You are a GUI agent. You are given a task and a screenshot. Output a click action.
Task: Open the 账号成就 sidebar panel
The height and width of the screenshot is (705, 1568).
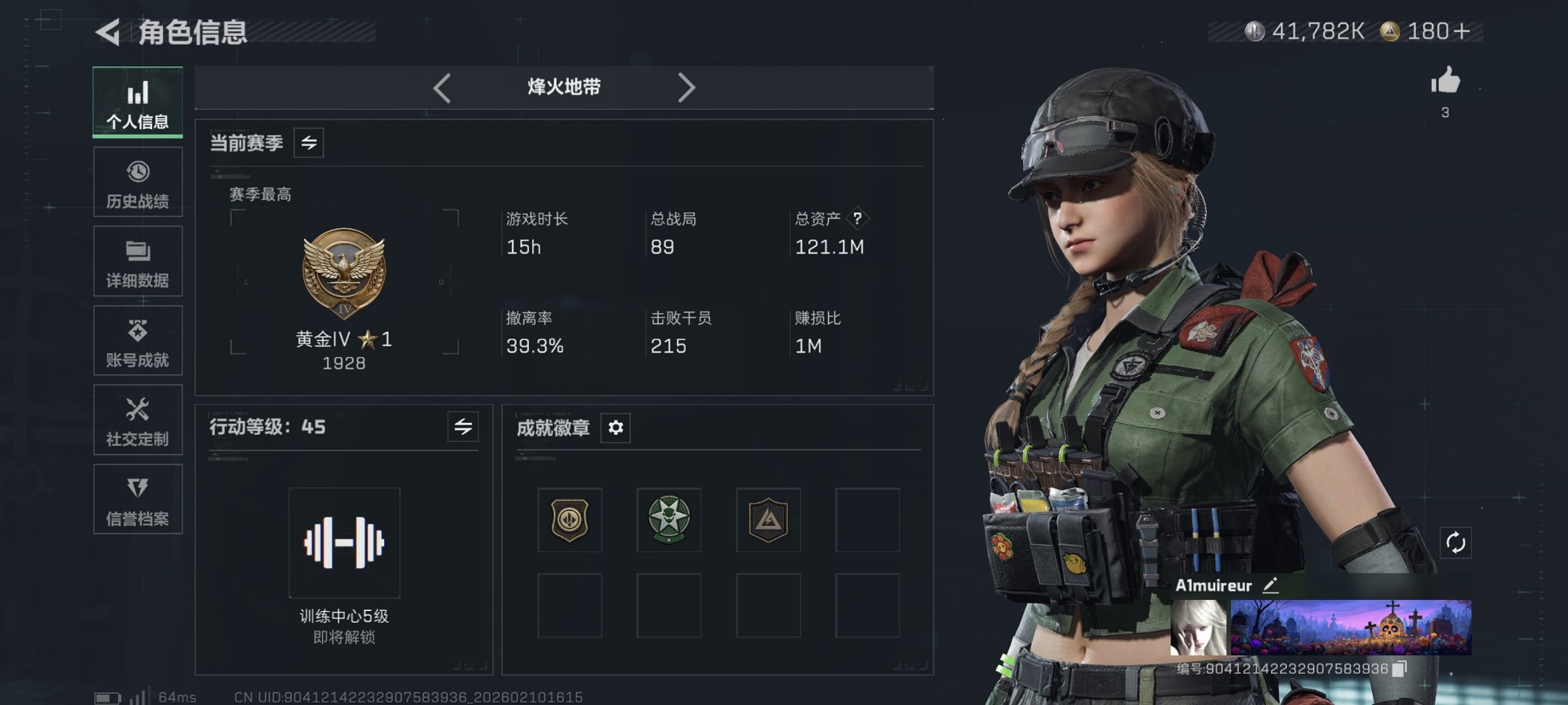(137, 340)
